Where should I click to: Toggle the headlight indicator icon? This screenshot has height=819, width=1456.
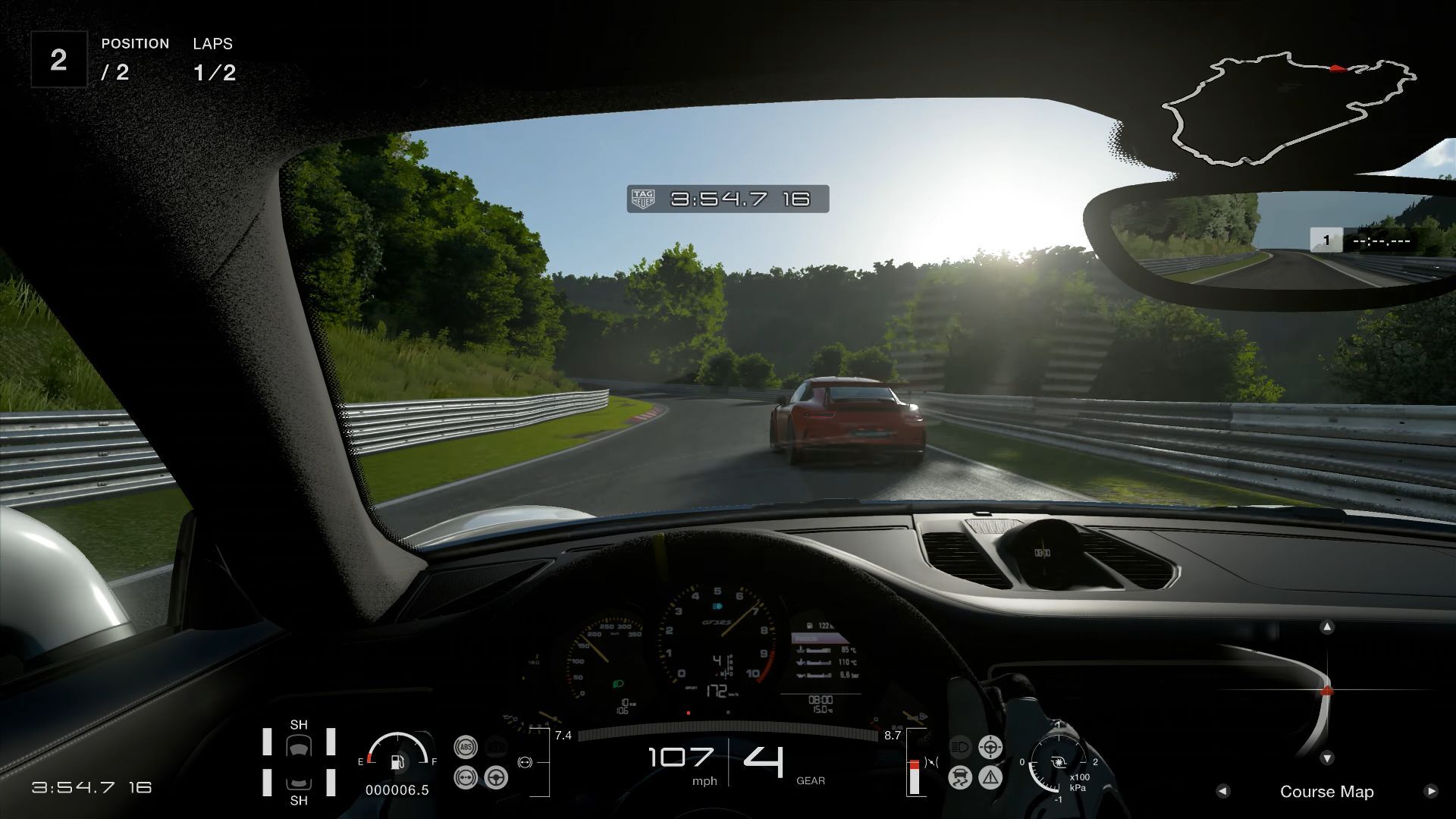[x=960, y=747]
